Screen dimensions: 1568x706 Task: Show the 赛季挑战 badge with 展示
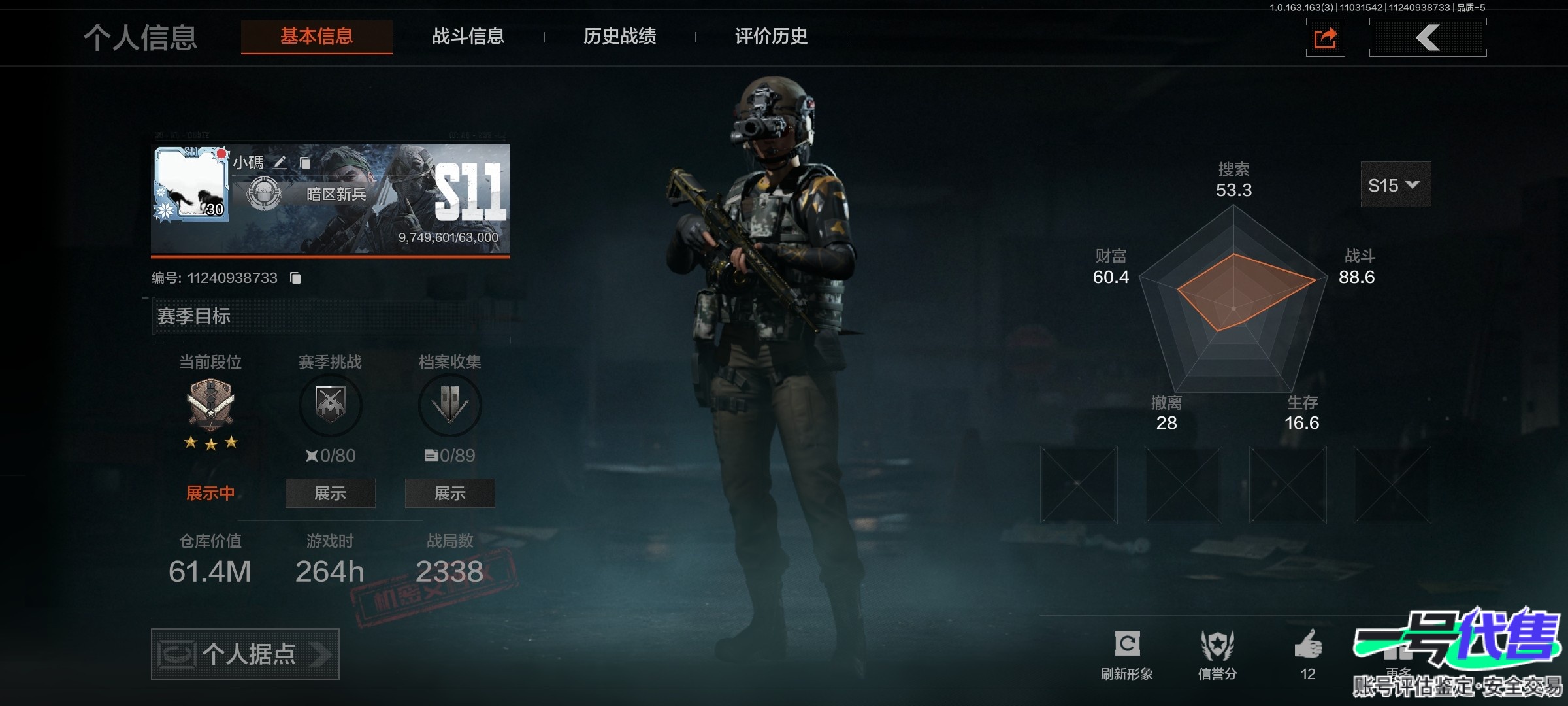[x=330, y=493]
